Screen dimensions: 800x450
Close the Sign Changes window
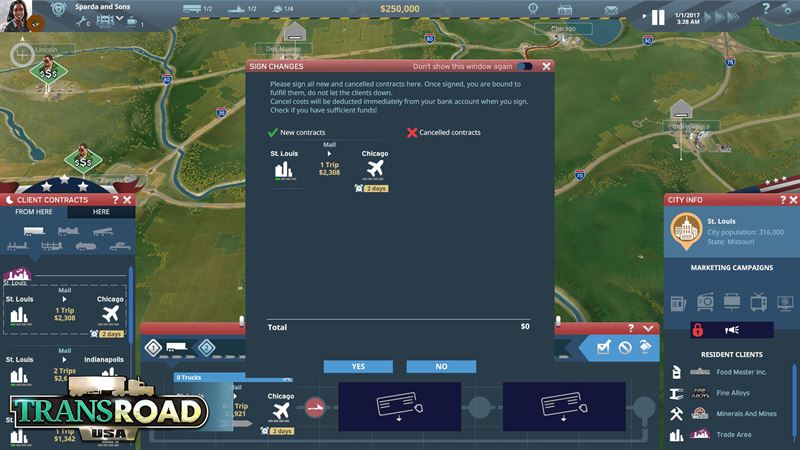546,66
